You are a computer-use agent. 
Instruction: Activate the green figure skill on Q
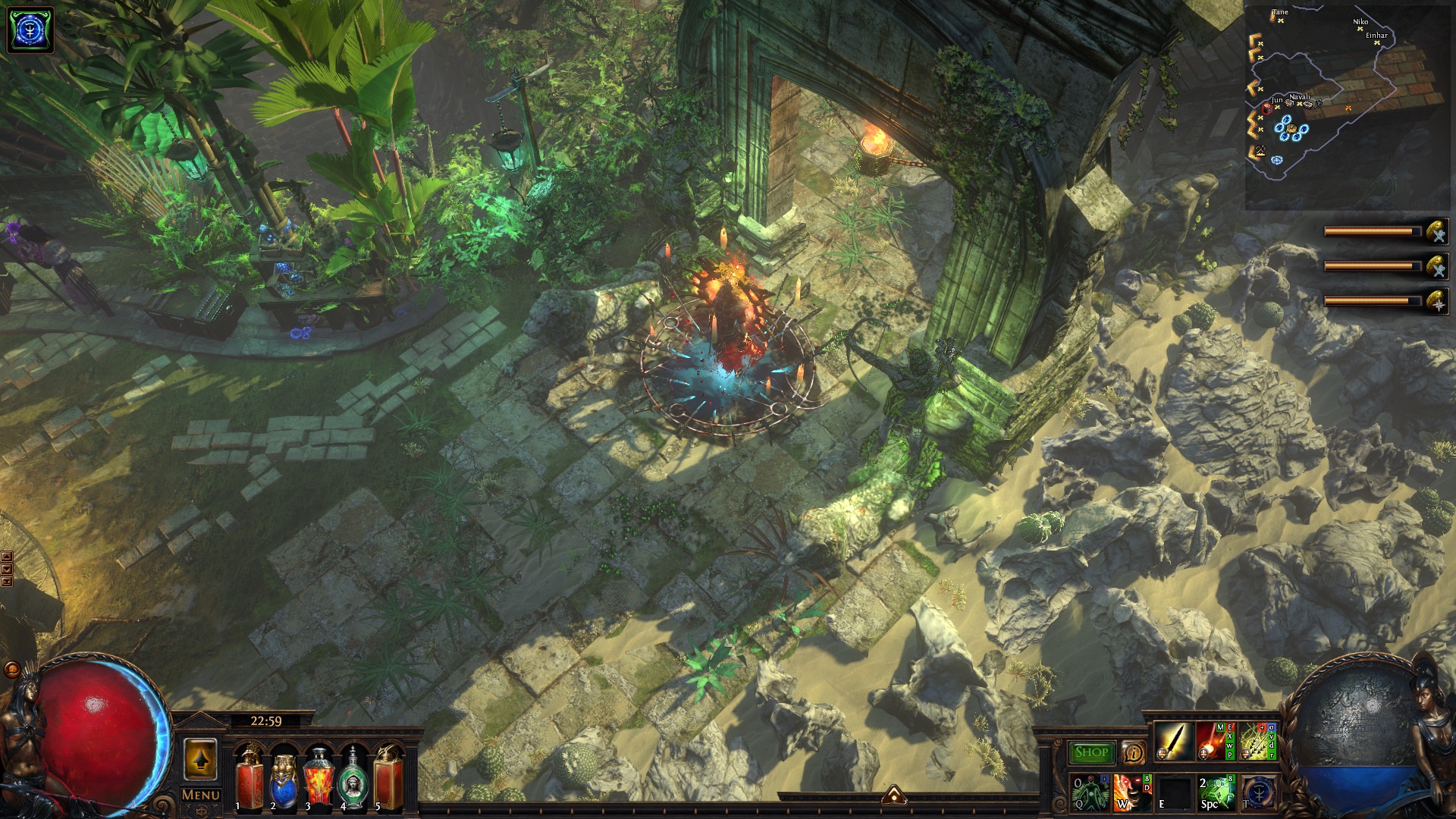(x=1090, y=792)
